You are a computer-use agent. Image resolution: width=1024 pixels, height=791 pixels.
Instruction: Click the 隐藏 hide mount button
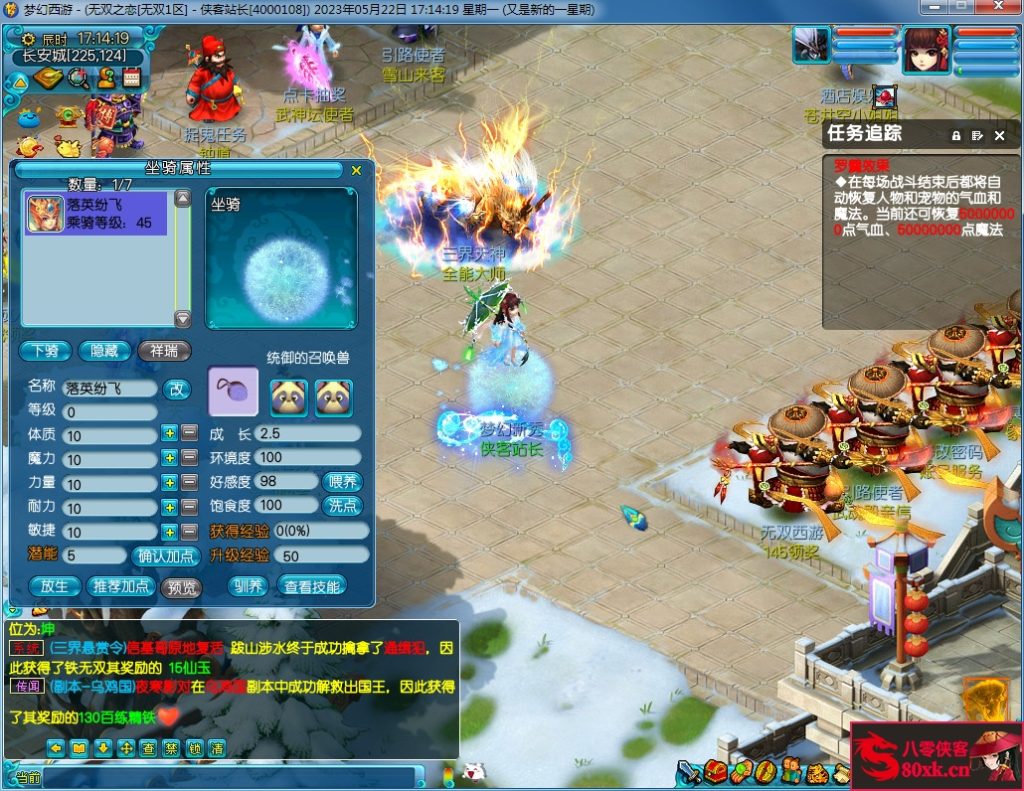(104, 351)
